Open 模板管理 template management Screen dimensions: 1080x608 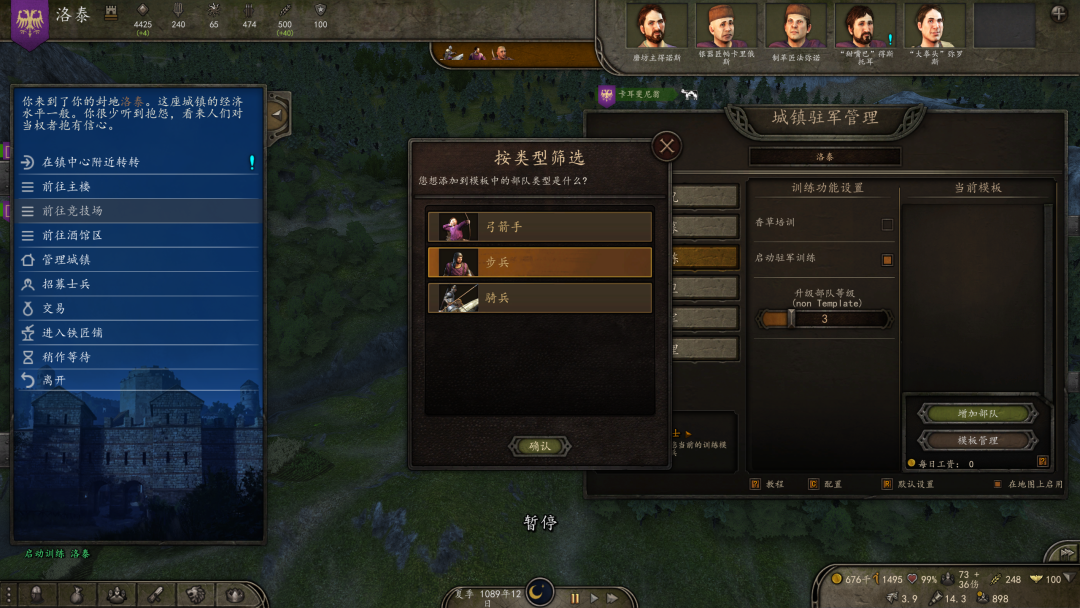[977, 440]
